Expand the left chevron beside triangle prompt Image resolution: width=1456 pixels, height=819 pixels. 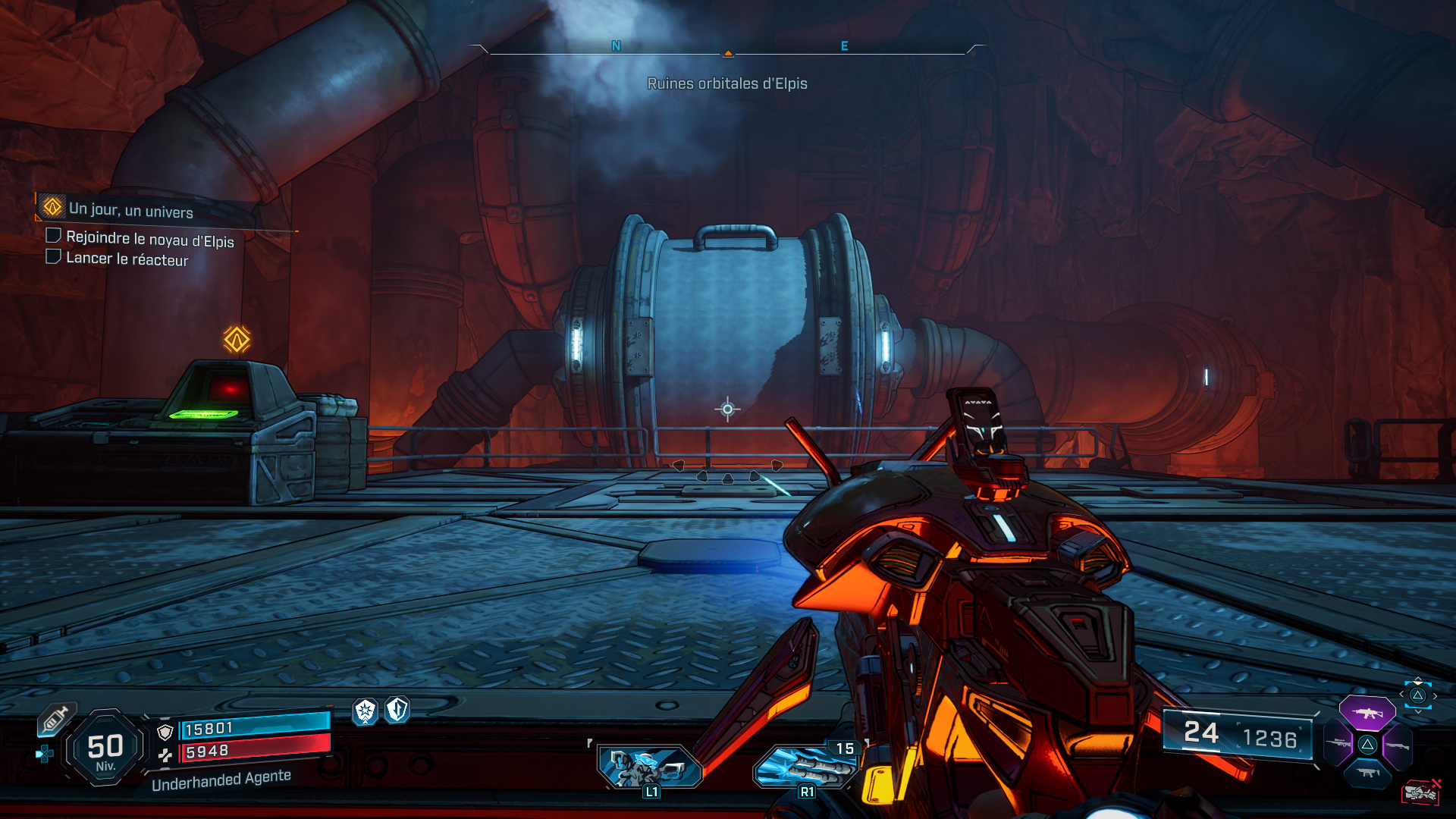(x=1401, y=694)
